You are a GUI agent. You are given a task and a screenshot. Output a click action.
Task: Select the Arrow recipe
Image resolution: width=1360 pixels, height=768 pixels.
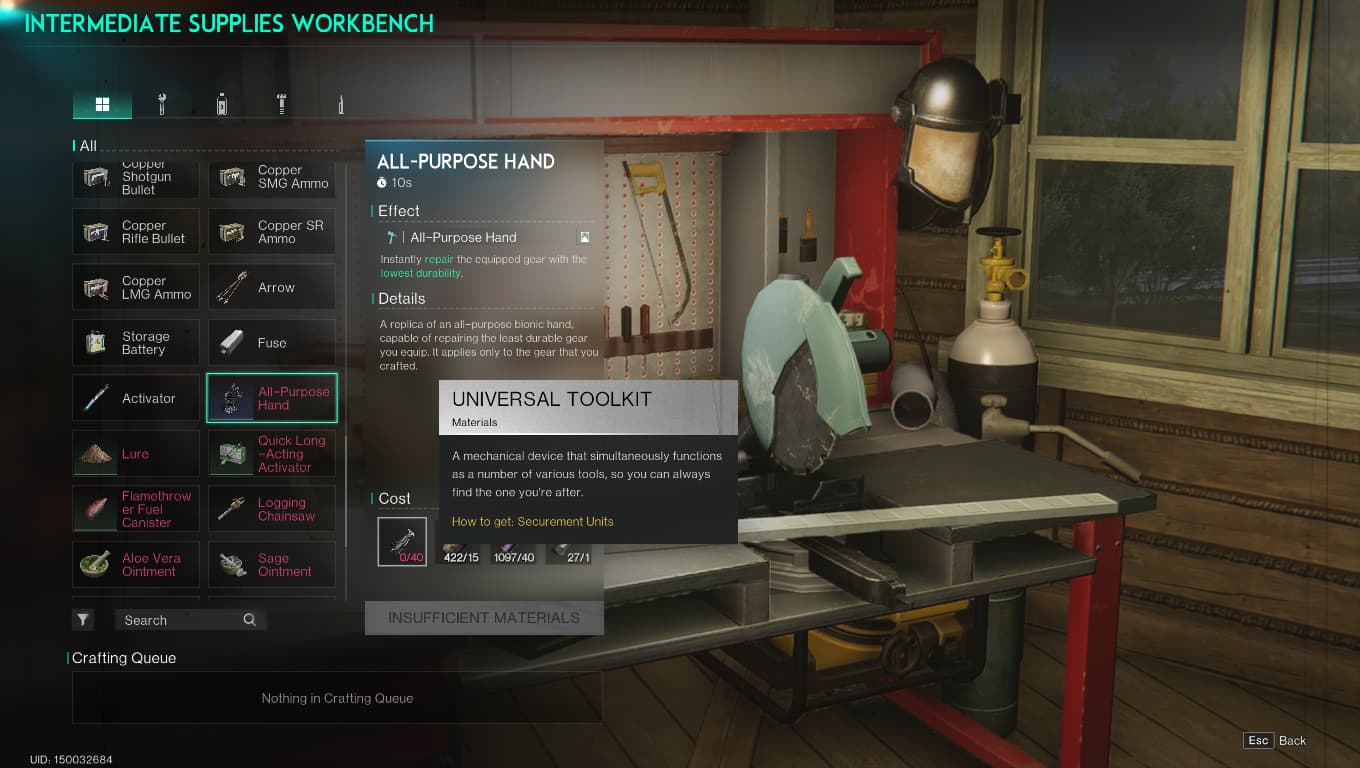(x=272, y=288)
